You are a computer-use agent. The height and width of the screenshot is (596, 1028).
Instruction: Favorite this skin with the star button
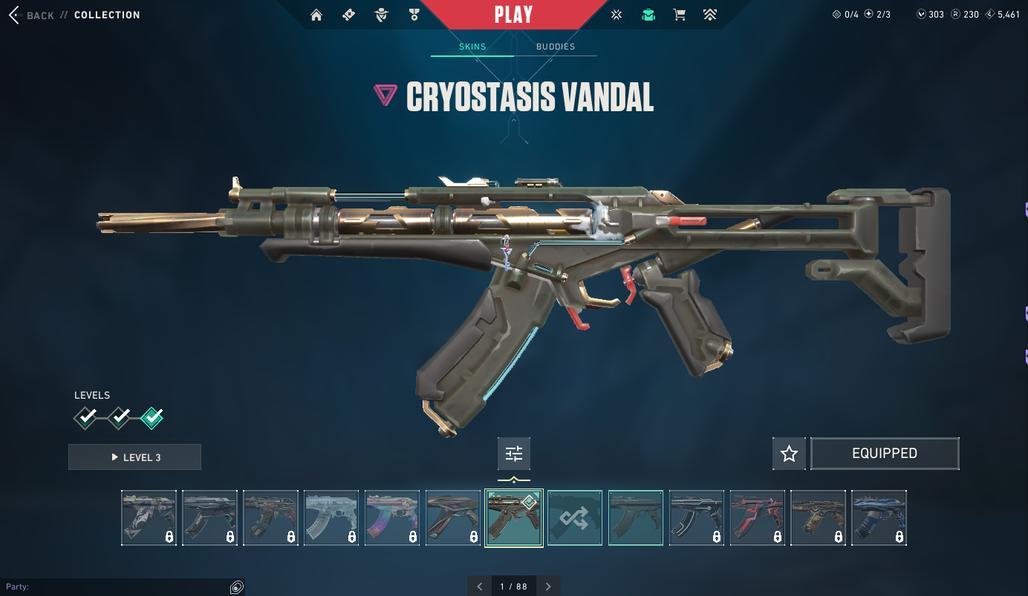[789, 454]
